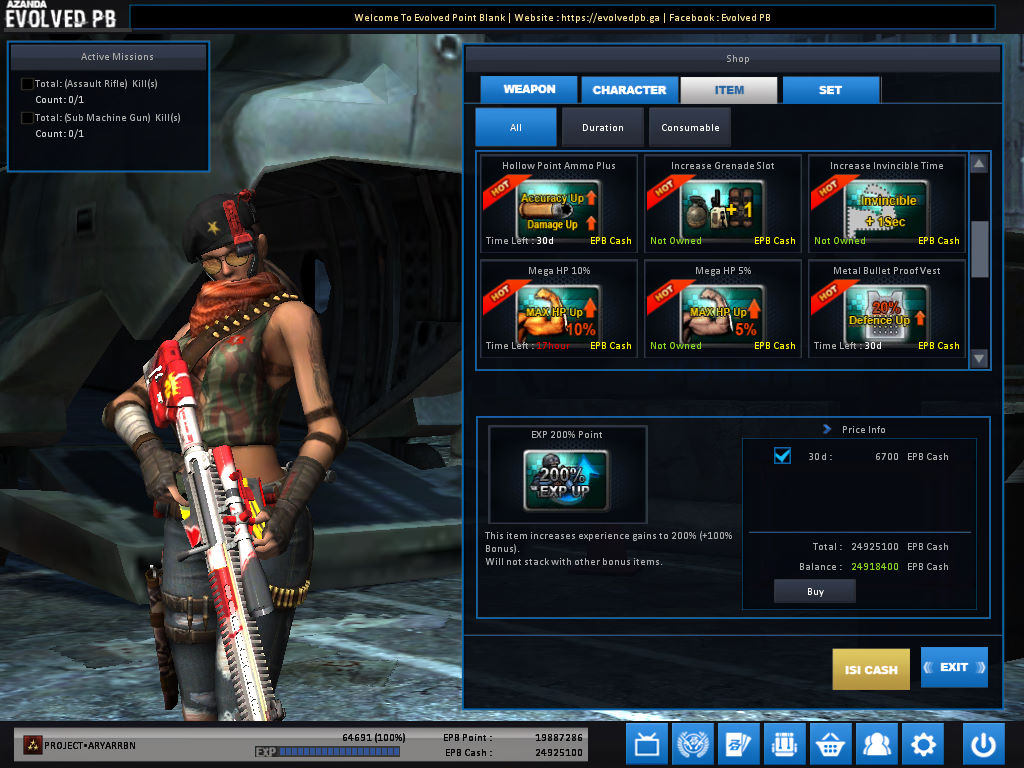Viewport: 1024px width, 768px height.
Task: Click the ISI CASH button
Action: [x=871, y=669]
